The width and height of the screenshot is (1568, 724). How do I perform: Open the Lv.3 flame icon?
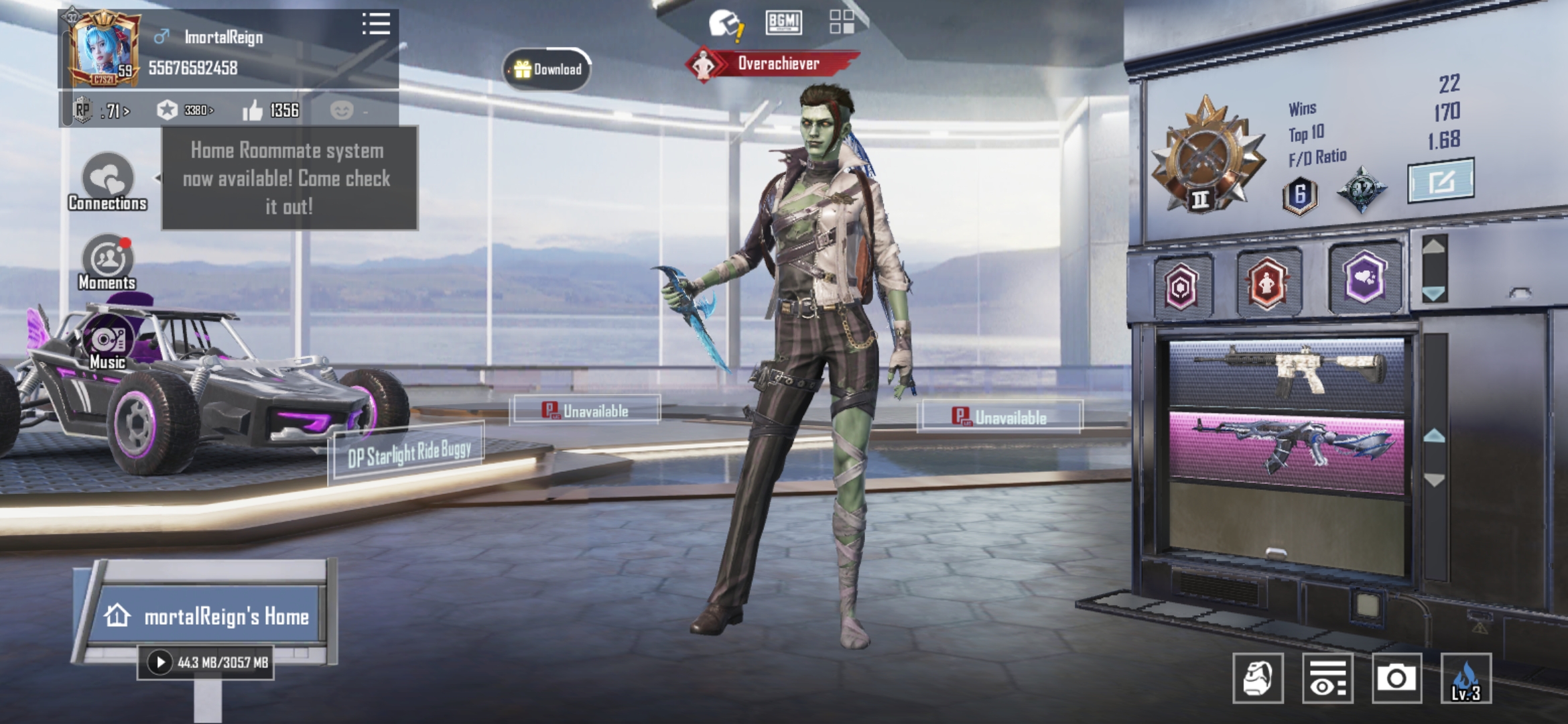point(1465,678)
